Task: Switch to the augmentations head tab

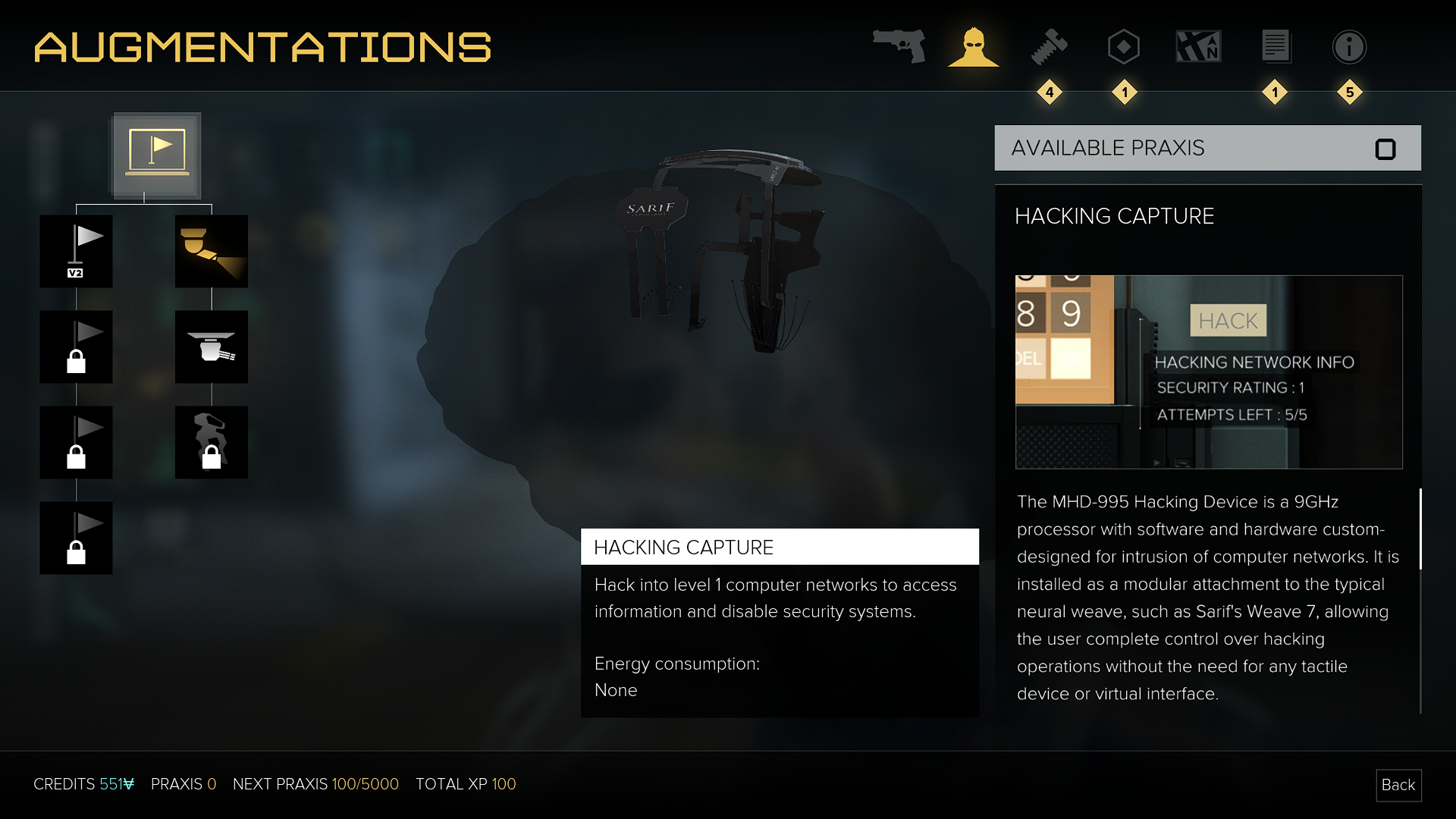Action: [974, 46]
